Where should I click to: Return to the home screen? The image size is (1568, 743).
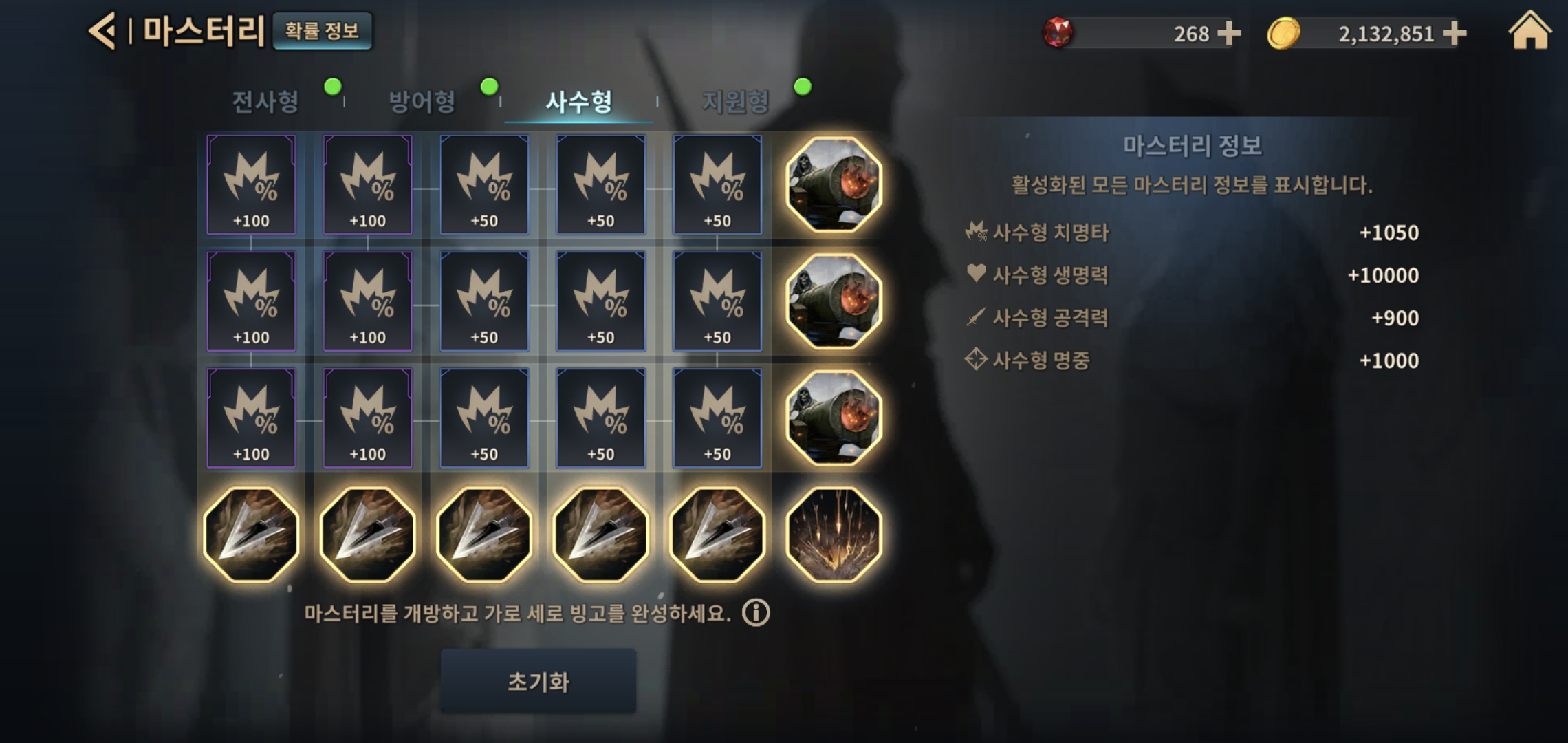click(1529, 31)
